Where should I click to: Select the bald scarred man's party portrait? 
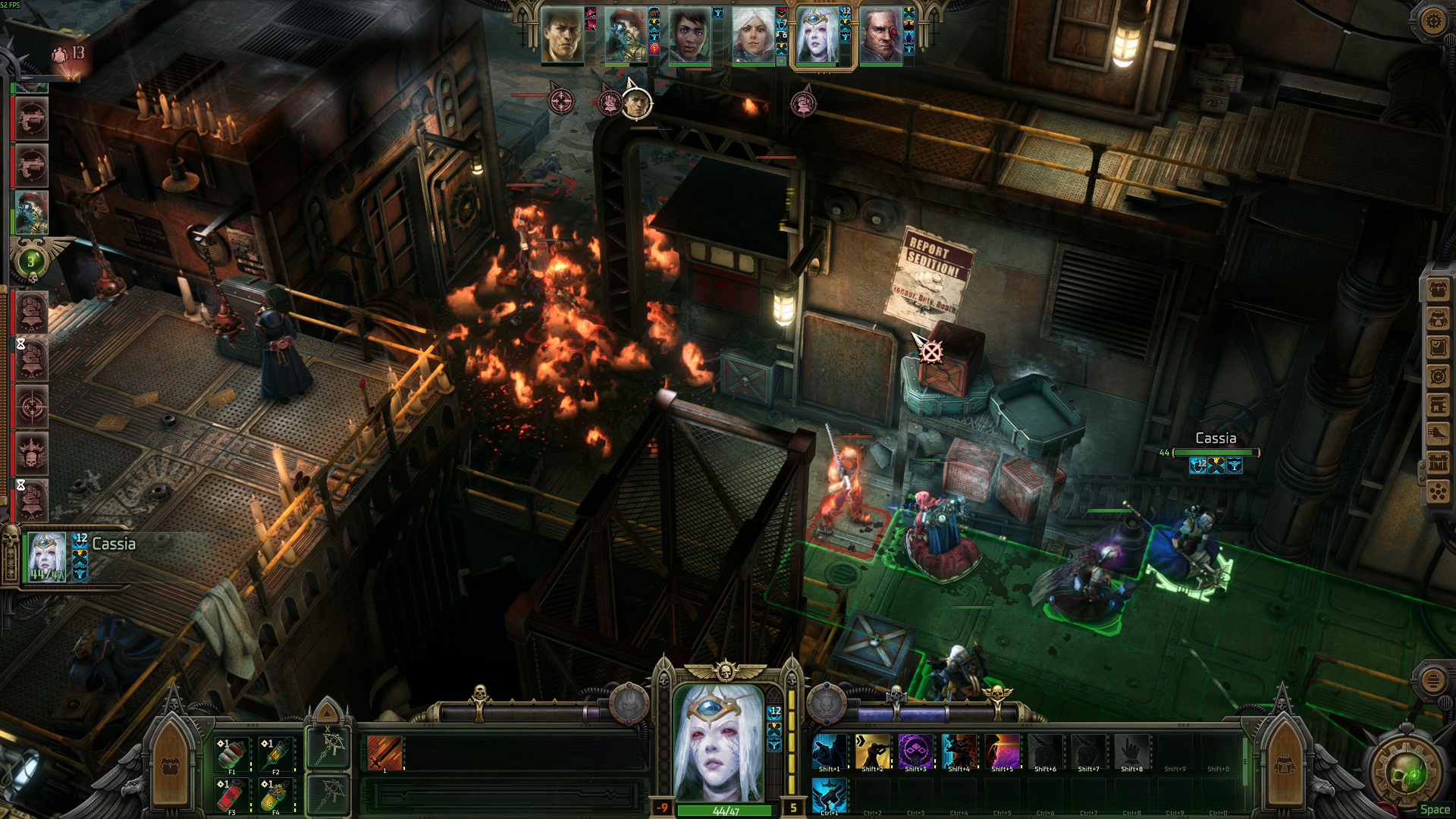[880, 36]
